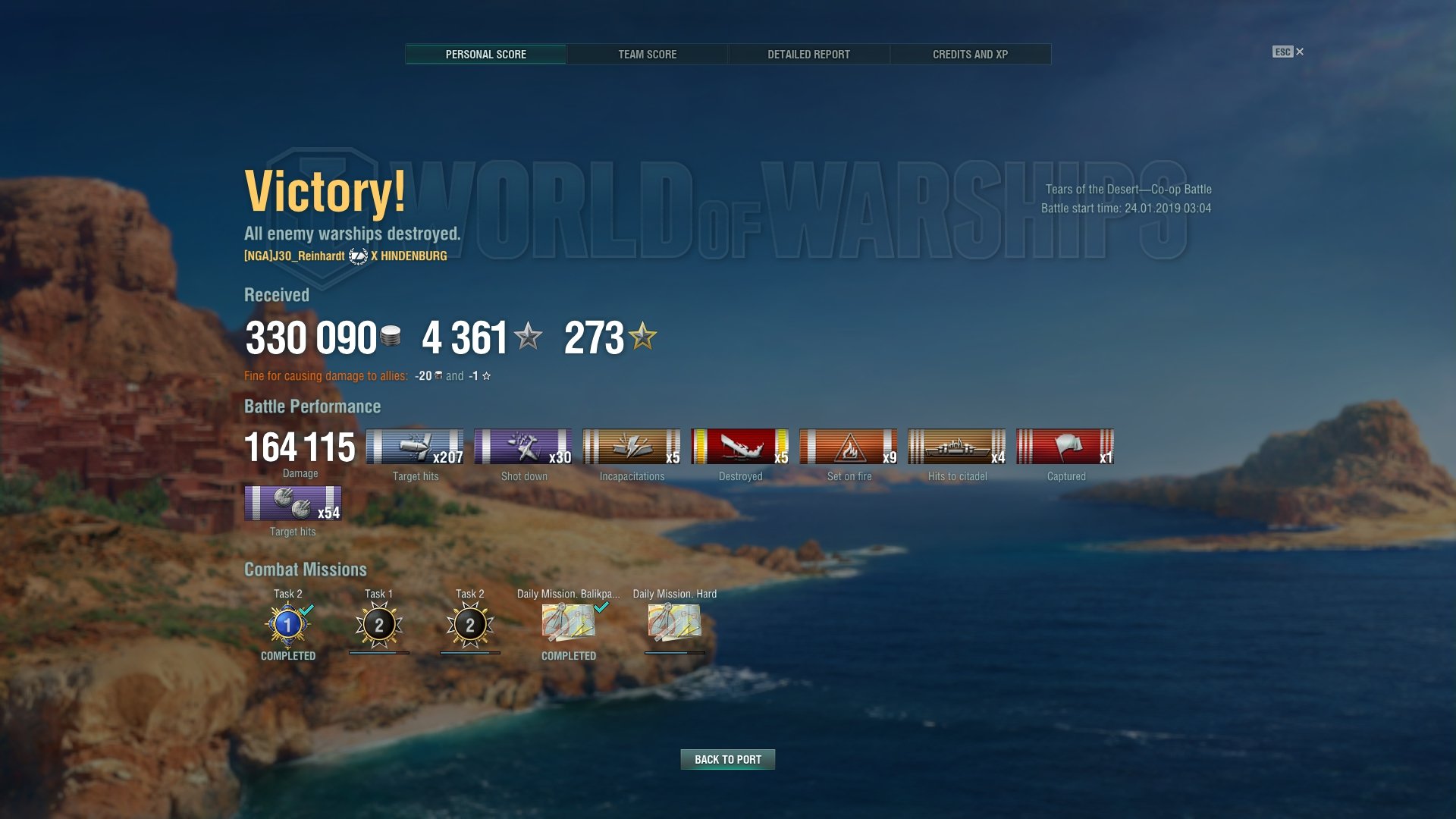Select the Shot down x30 ribbon
Screen dimensions: 1456x819
(x=523, y=447)
